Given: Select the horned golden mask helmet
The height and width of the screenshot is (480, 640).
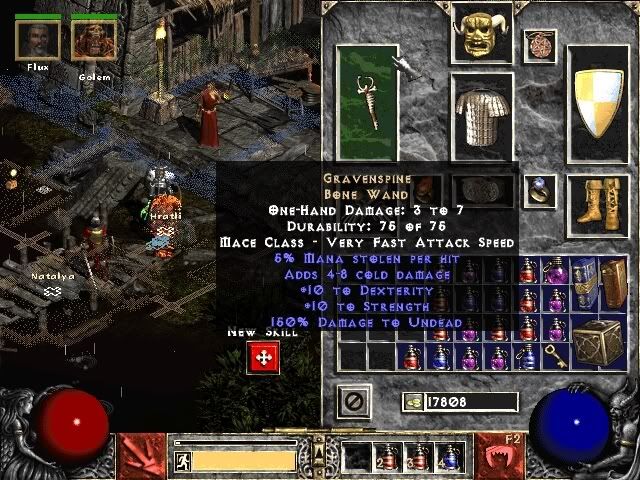Looking at the screenshot, I should pos(481,33).
